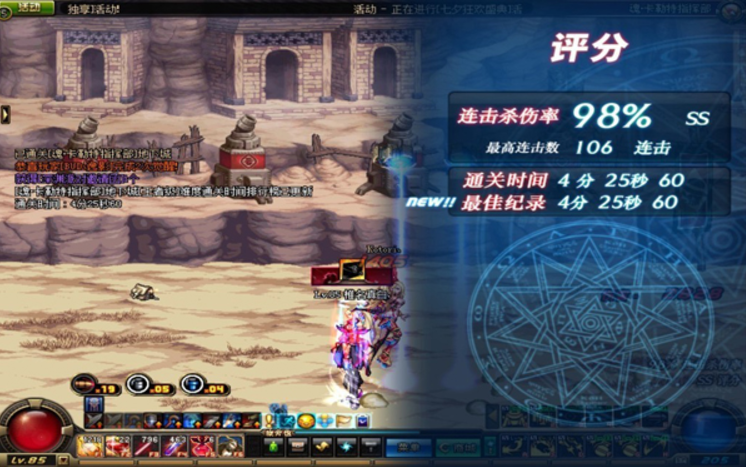Screen dimensions: 746x467
Task: Select the quick slot showing 796
Action: [x=147, y=444]
